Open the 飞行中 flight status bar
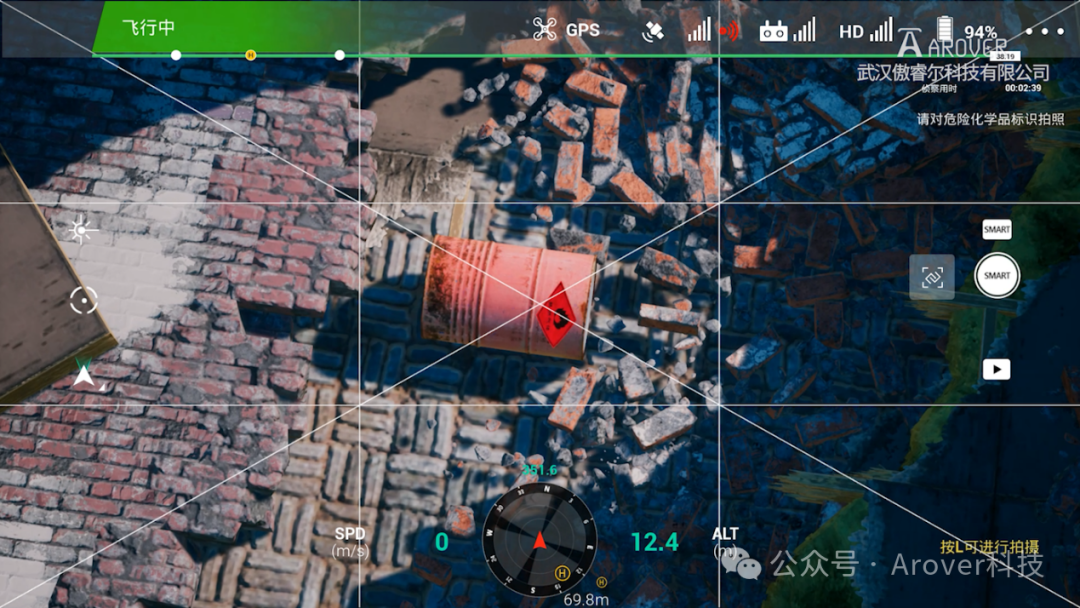Screen dimensions: 1080x608 coord(148,28)
